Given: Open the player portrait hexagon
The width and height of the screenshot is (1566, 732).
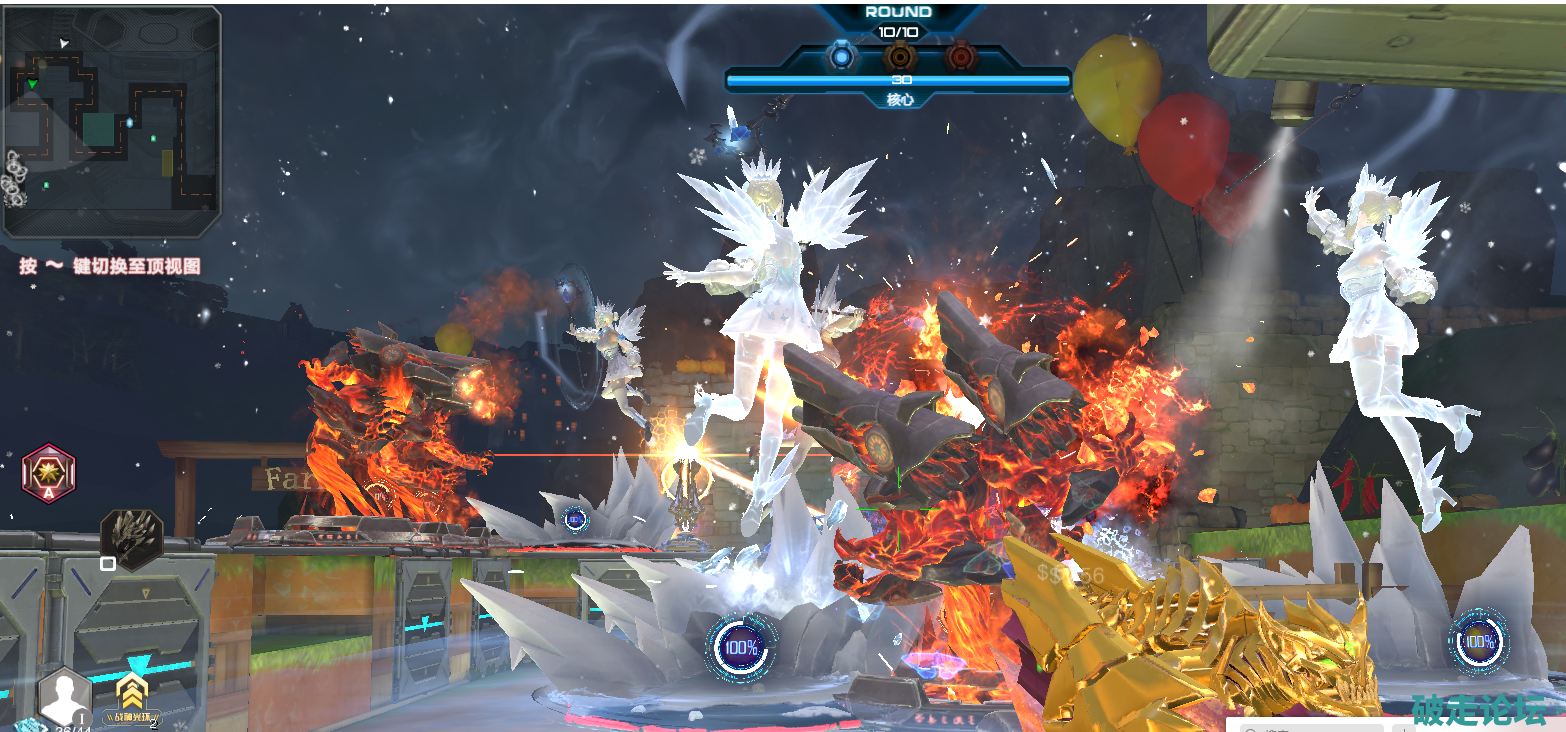Looking at the screenshot, I should [x=65, y=695].
